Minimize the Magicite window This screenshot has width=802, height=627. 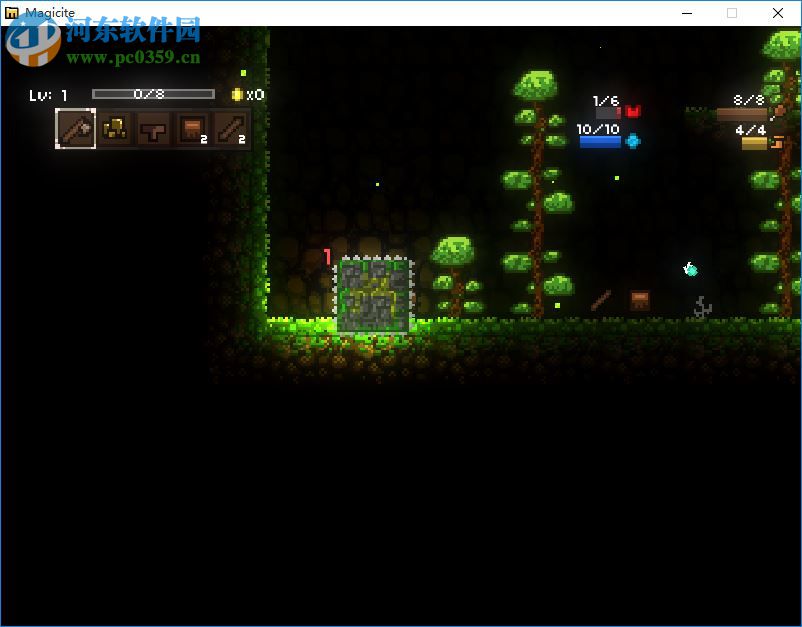(x=687, y=13)
